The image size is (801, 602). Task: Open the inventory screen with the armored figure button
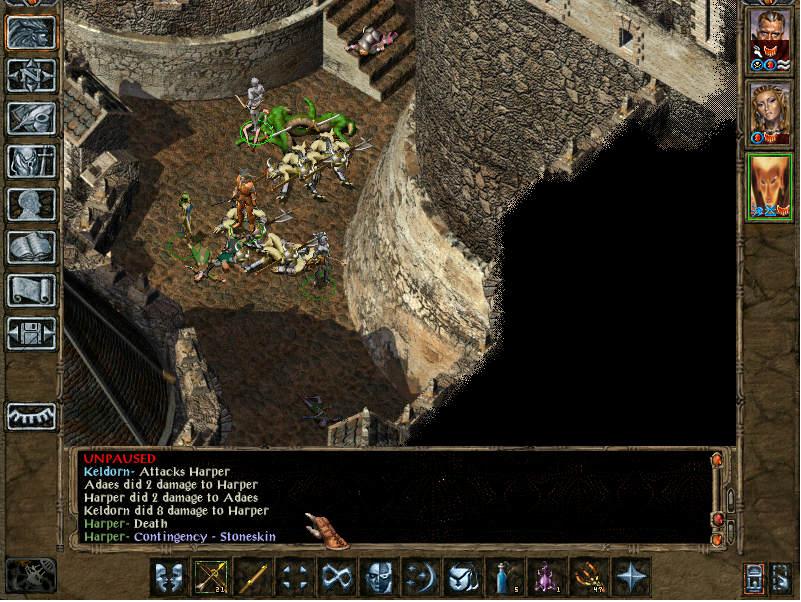32,161
